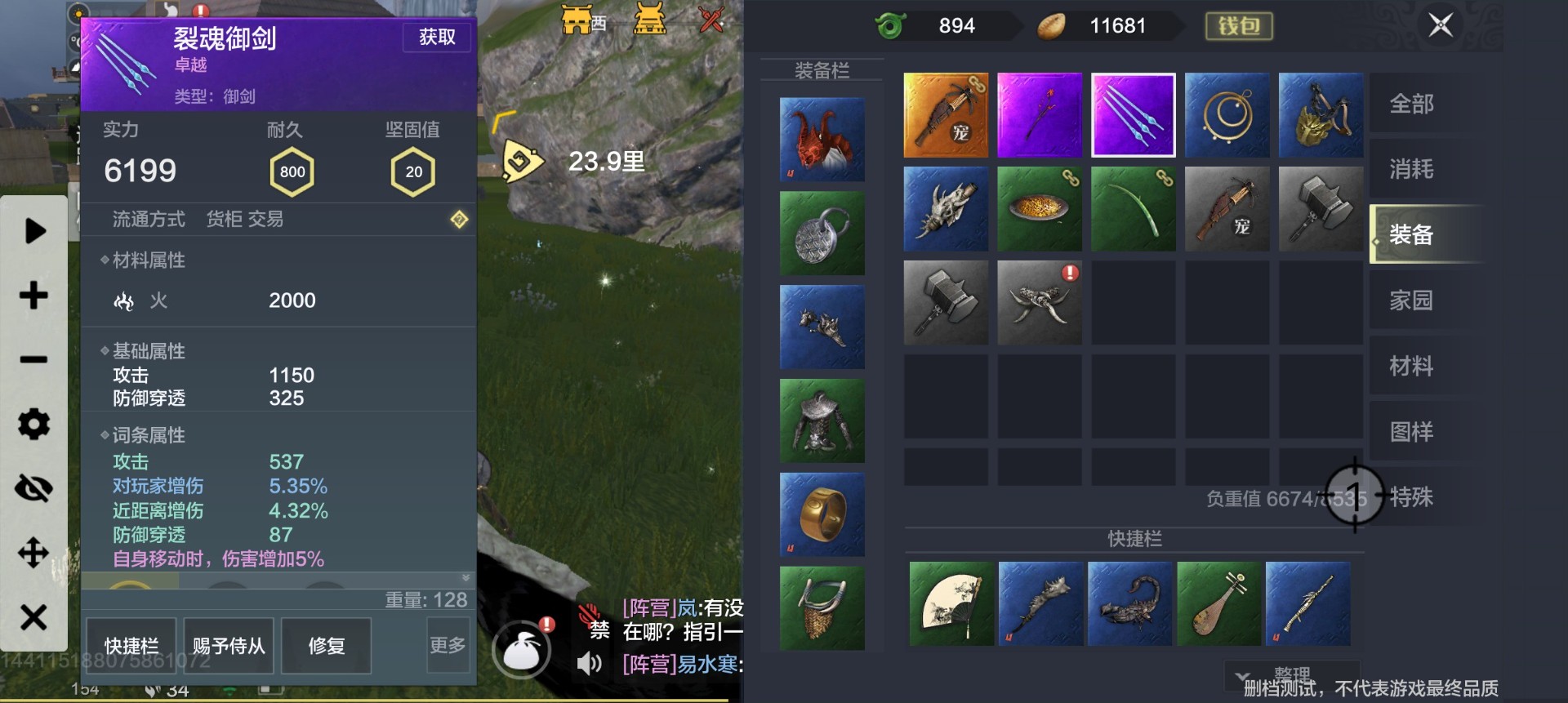Click the play arrow on left toolbar
The image size is (1568, 703).
(34, 231)
